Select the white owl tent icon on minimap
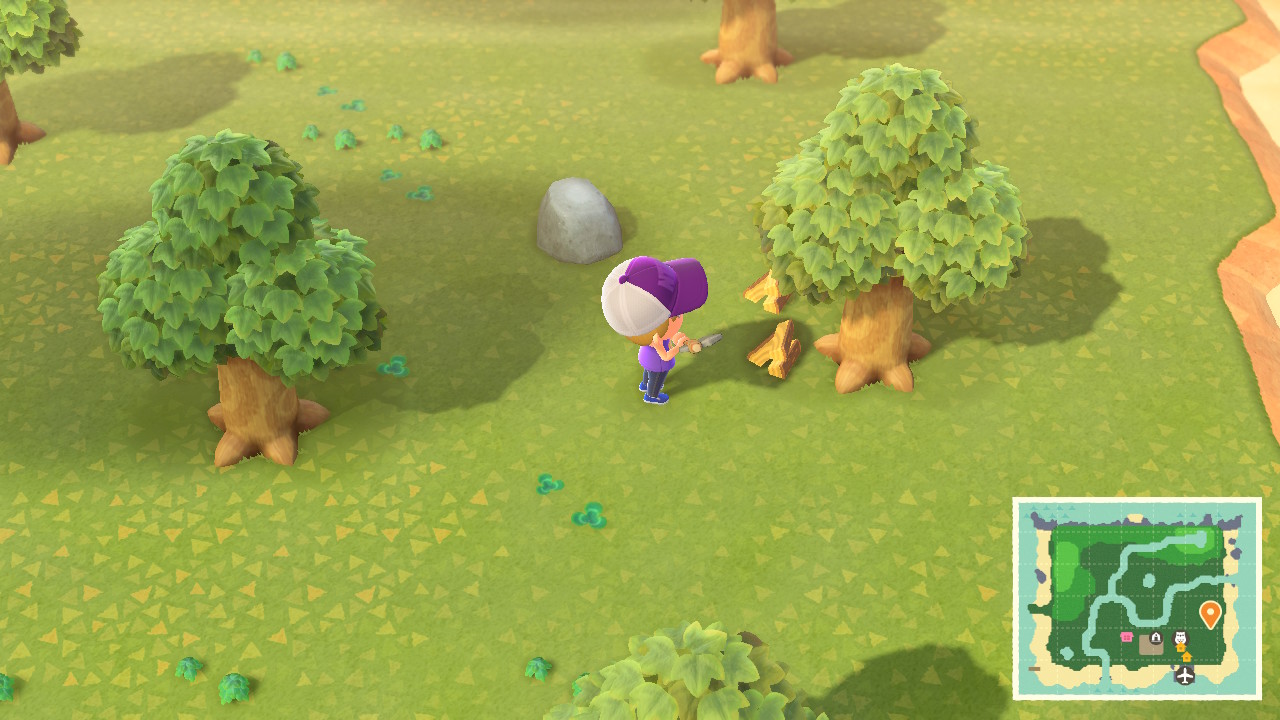This screenshot has width=1280, height=720. (x=1180, y=637)
